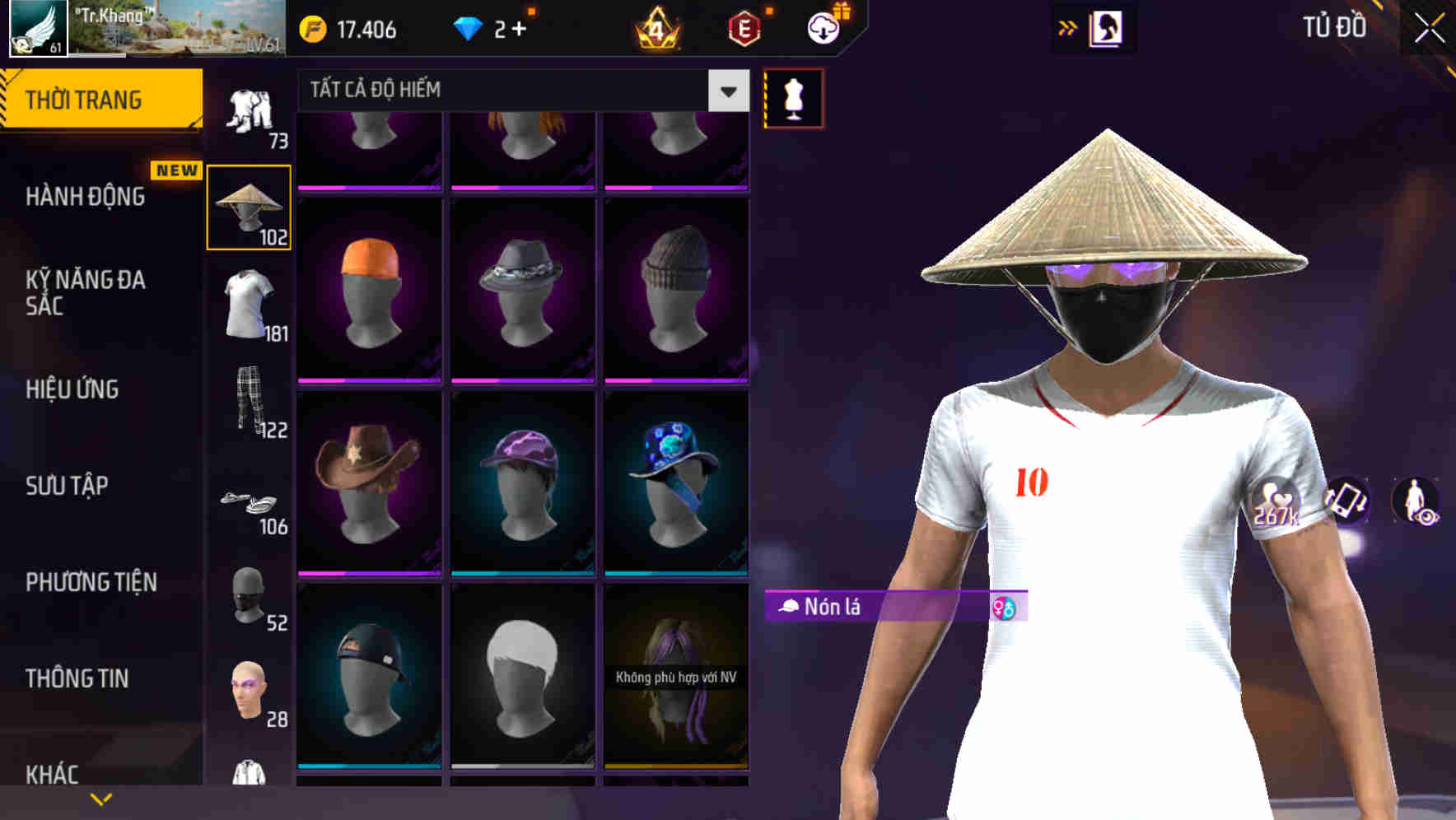Image resolution: width=1456 pixels, height=820 pixels.
Task: Click the mannequin outfit preview icon
Action: pos(792,97)
